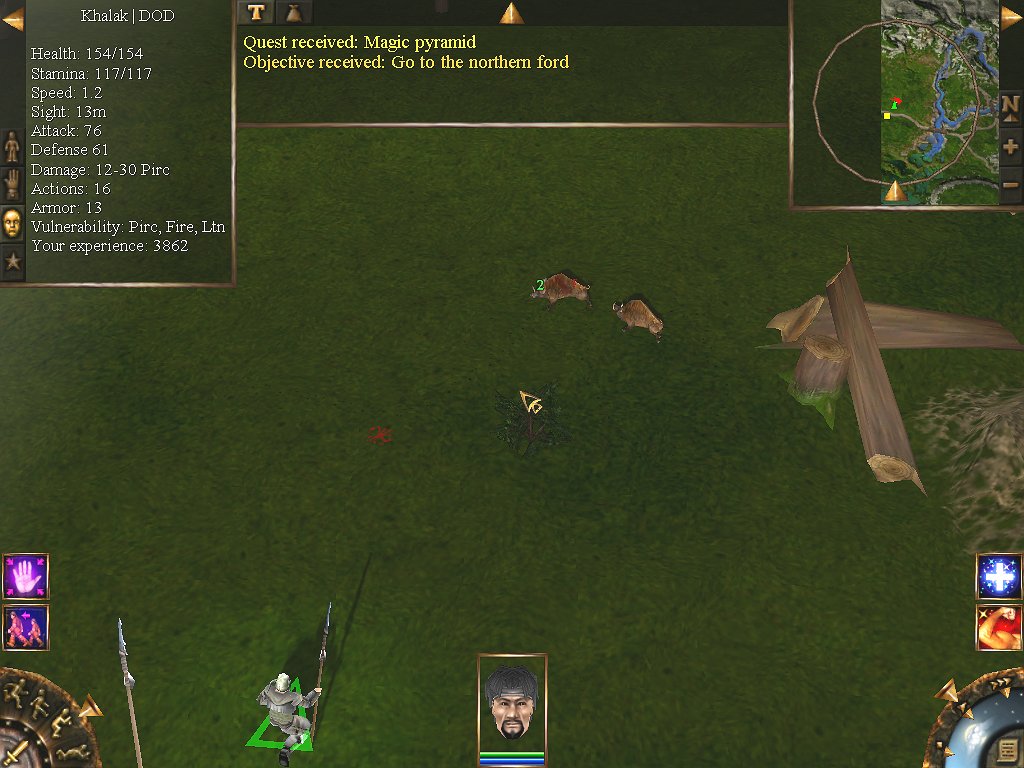Switch to the hand icon tab
Viewport: 1024px width, 768px height.
coord(12,184)
